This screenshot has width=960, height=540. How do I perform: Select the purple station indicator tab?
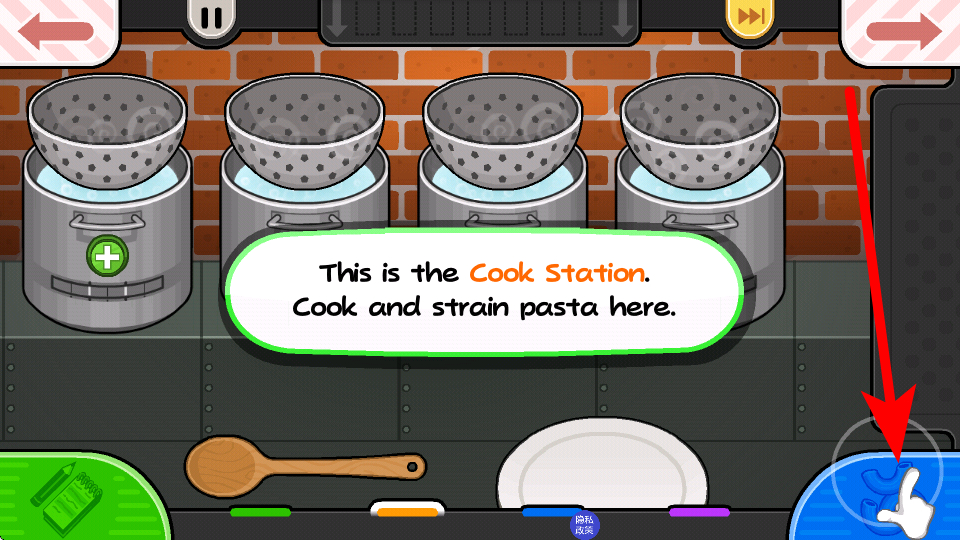click(x=699, y=512)
